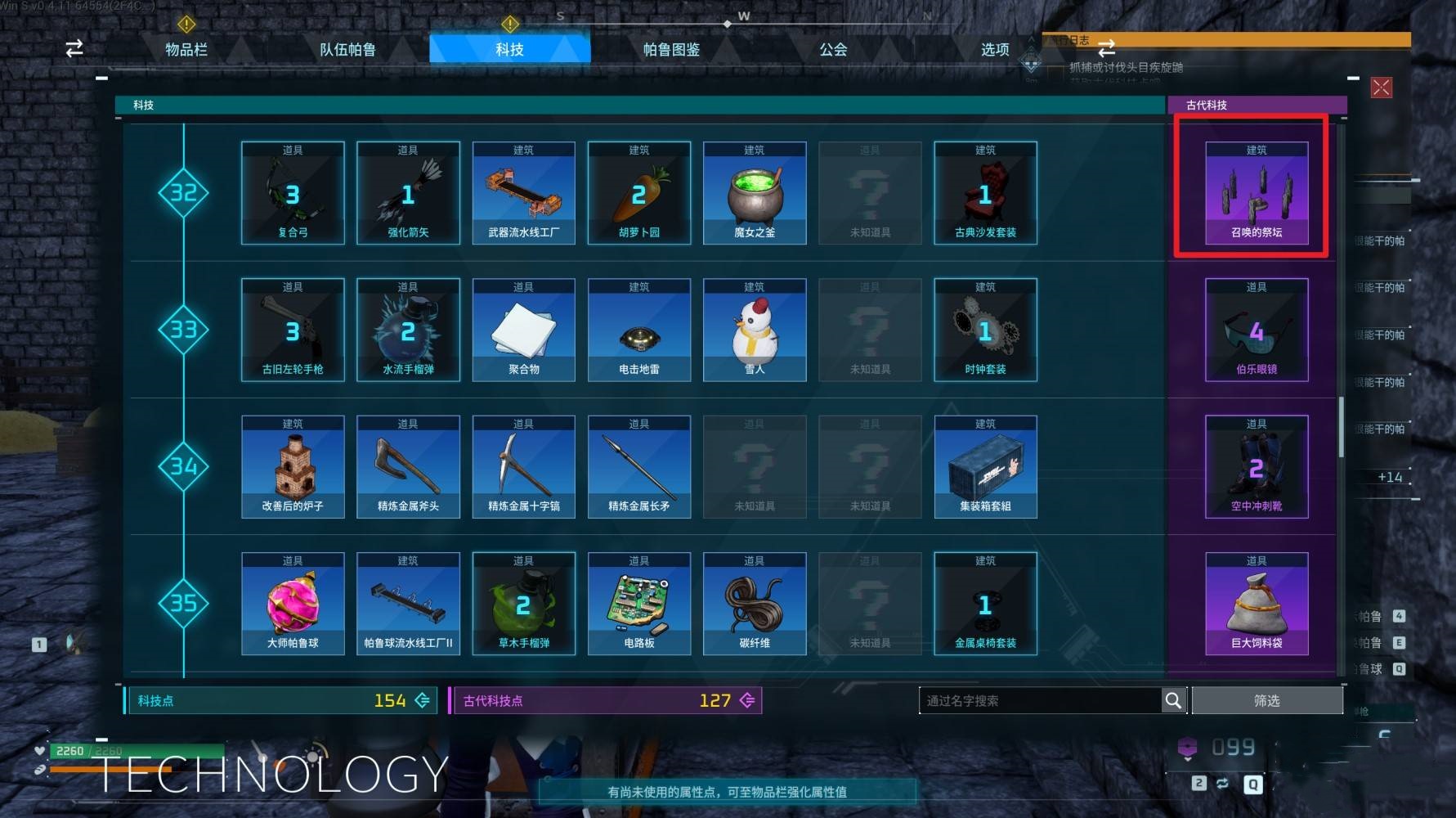Switch to the 物品栏 tab
Viewport: 1456px width, 818px height.
click(x=186, y=49)
